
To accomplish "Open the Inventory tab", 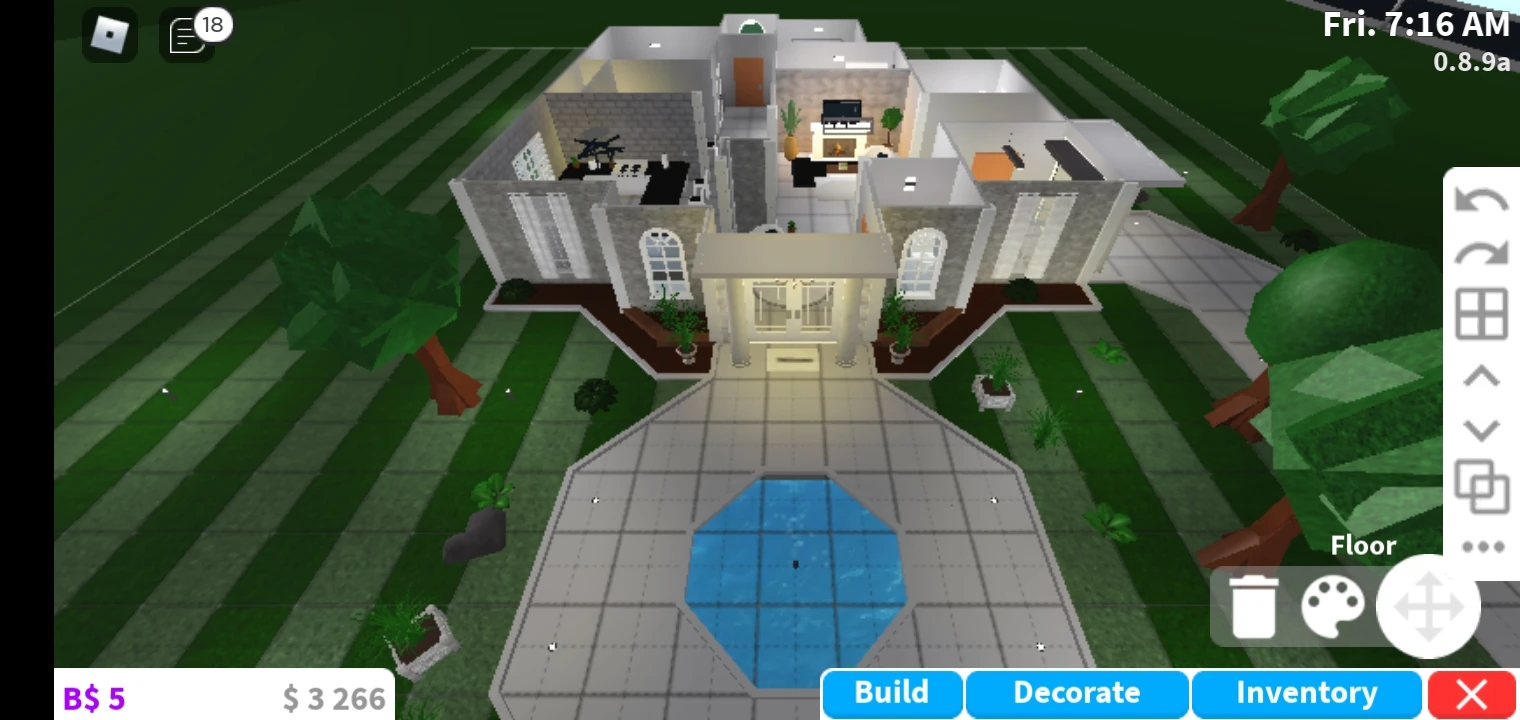I will pyautogui.click(x=1305, y=692).
